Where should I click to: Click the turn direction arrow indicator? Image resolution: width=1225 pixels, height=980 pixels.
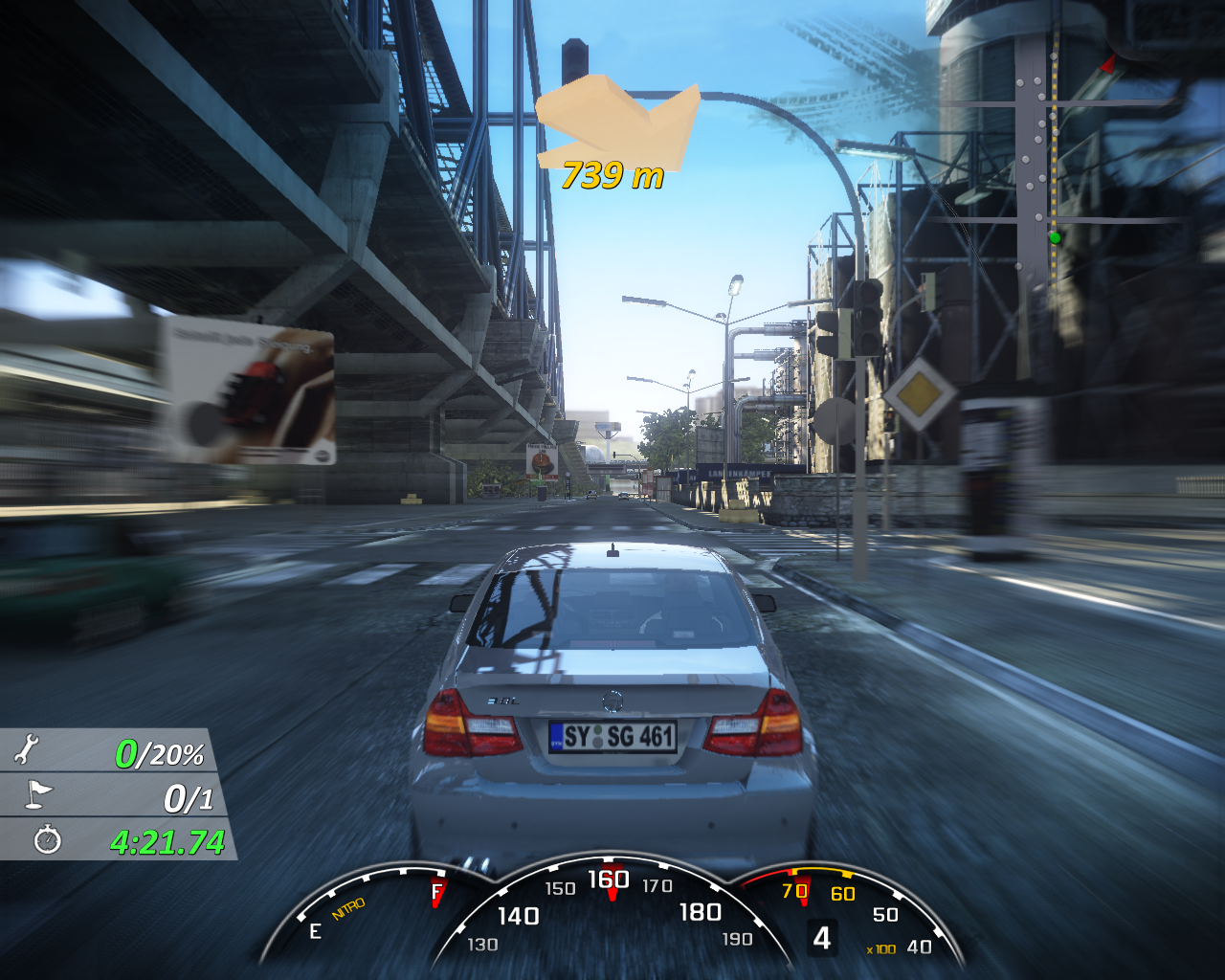618,122
